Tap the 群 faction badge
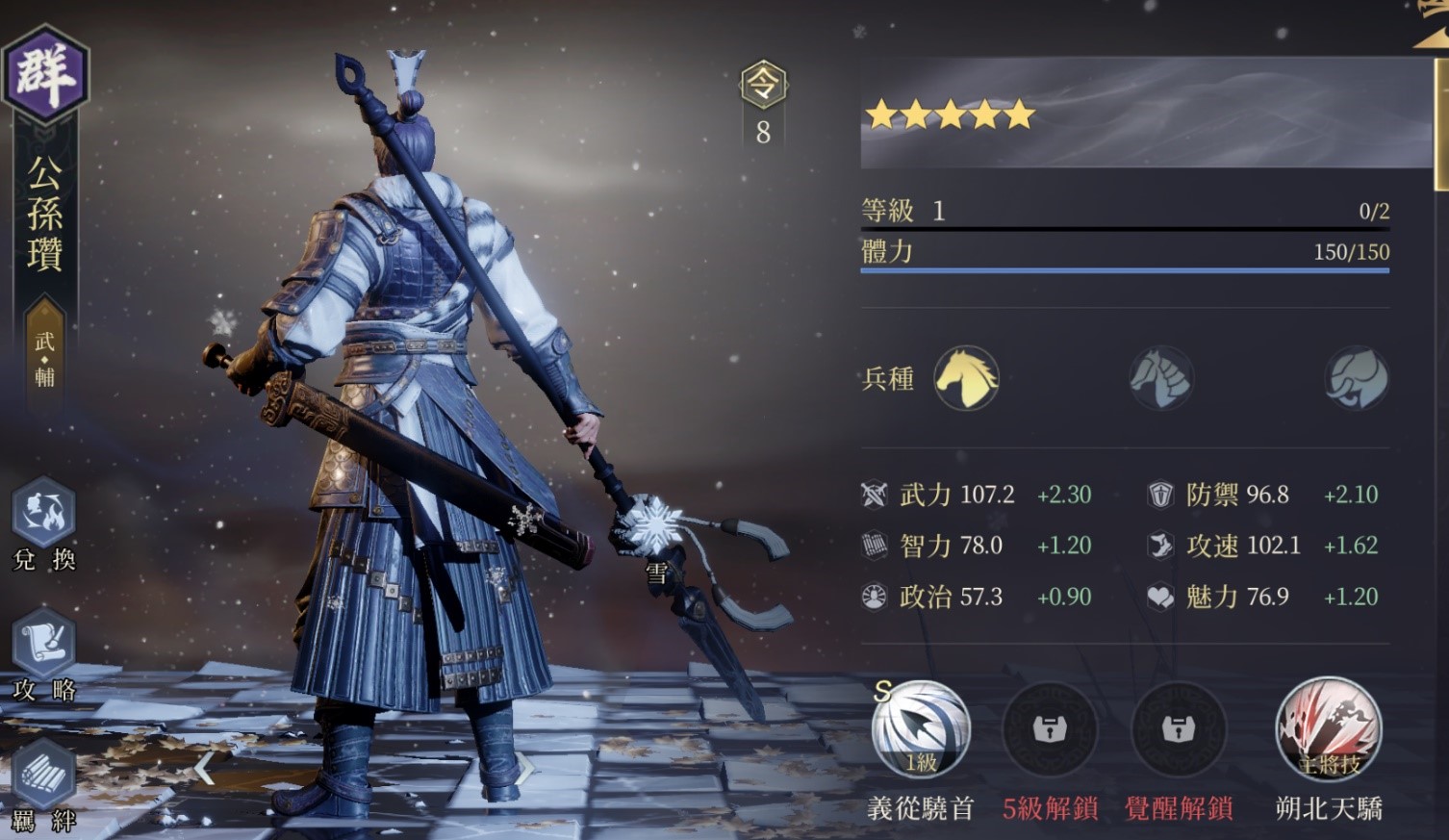The height and width of the screenshot is (840, 1449). pyautogui.click(x=45, y=74)
